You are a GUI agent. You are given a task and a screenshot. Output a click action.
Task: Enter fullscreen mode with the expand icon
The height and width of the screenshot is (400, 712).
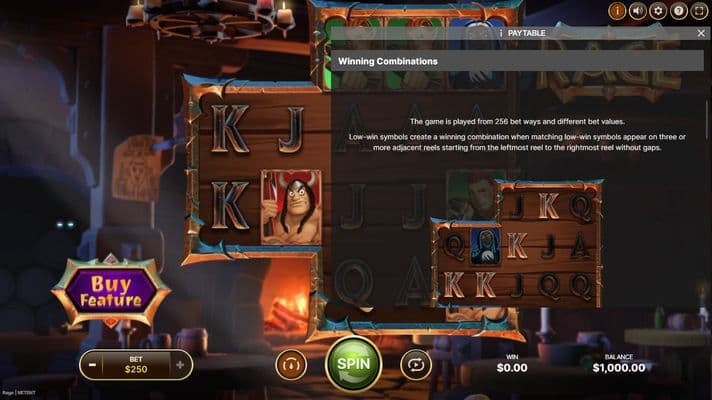[x=699, y=11]
